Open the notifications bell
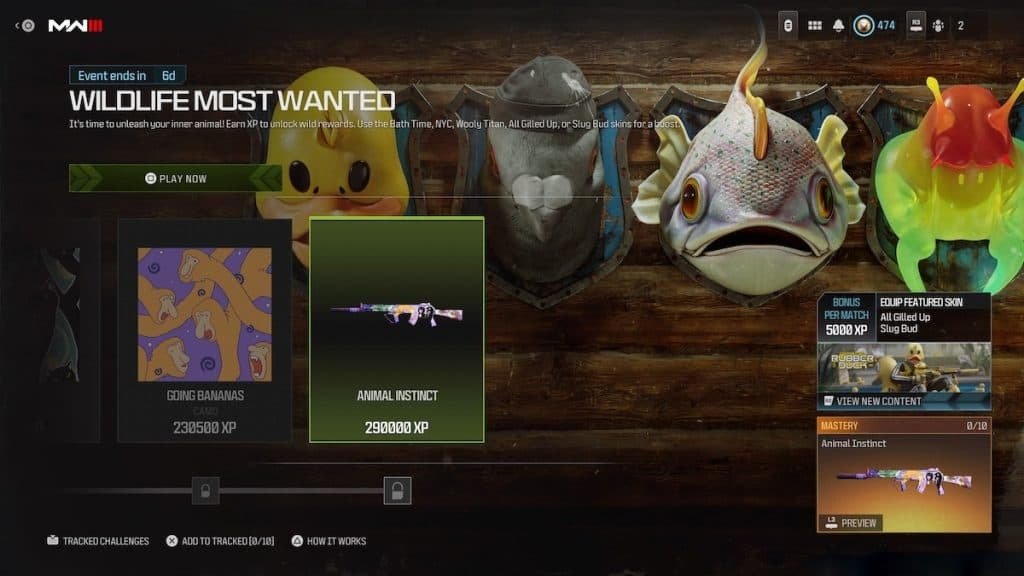 pyautogui.click(x=838, y=25)
